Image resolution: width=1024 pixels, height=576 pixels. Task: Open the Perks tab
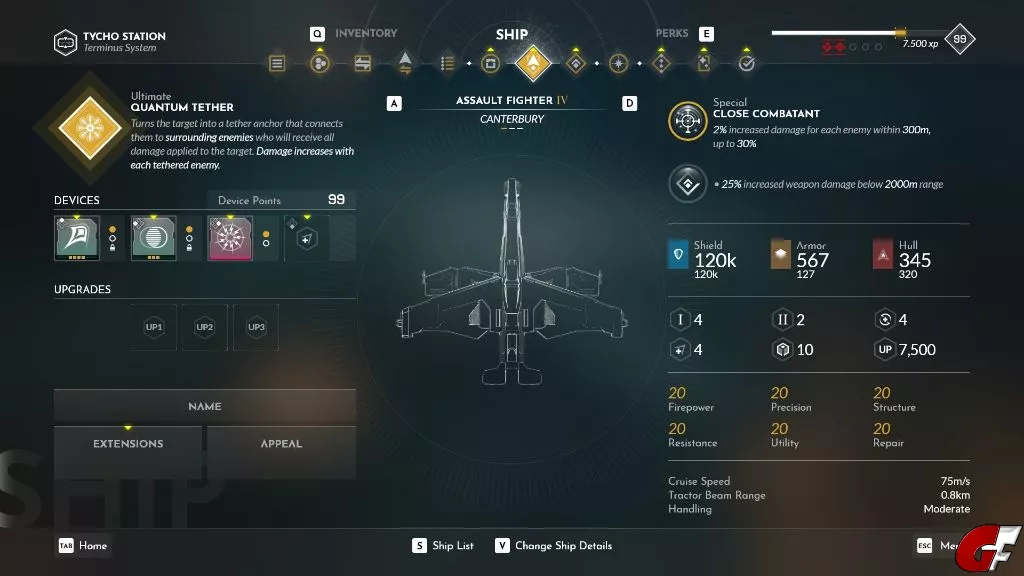[x=672, y=33]
